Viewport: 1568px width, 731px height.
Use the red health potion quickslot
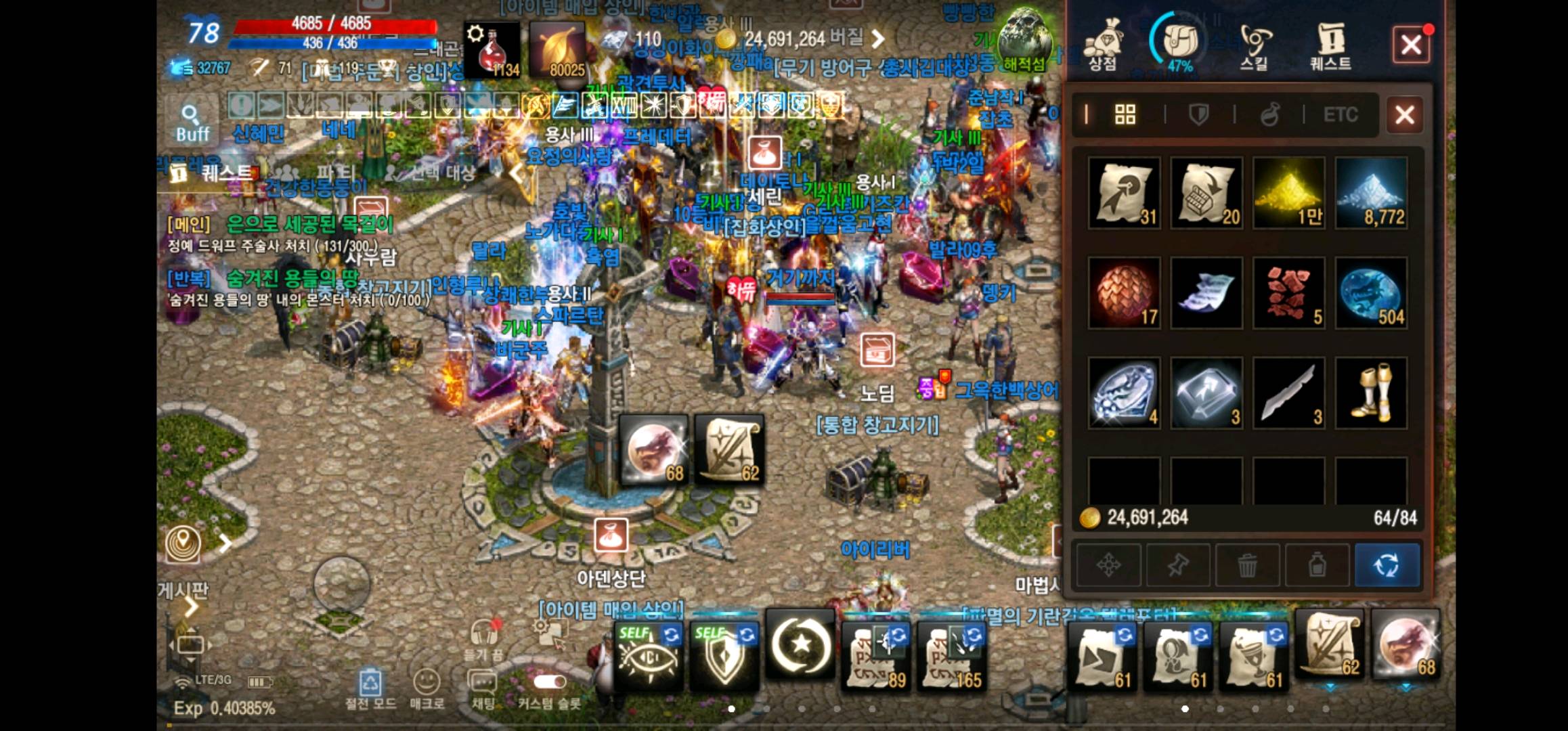coord(492,49)
